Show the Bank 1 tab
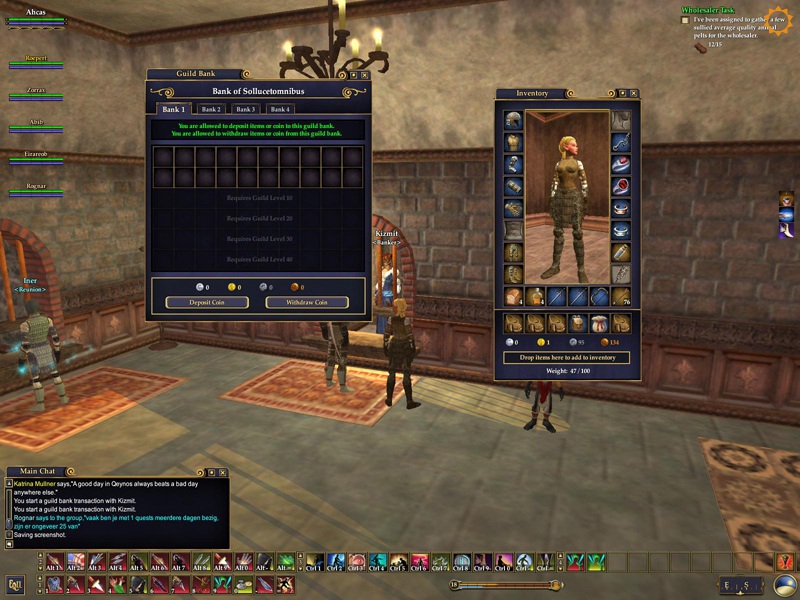The height and width of the screenshot is (600, 800). click(x=172, y=109)
